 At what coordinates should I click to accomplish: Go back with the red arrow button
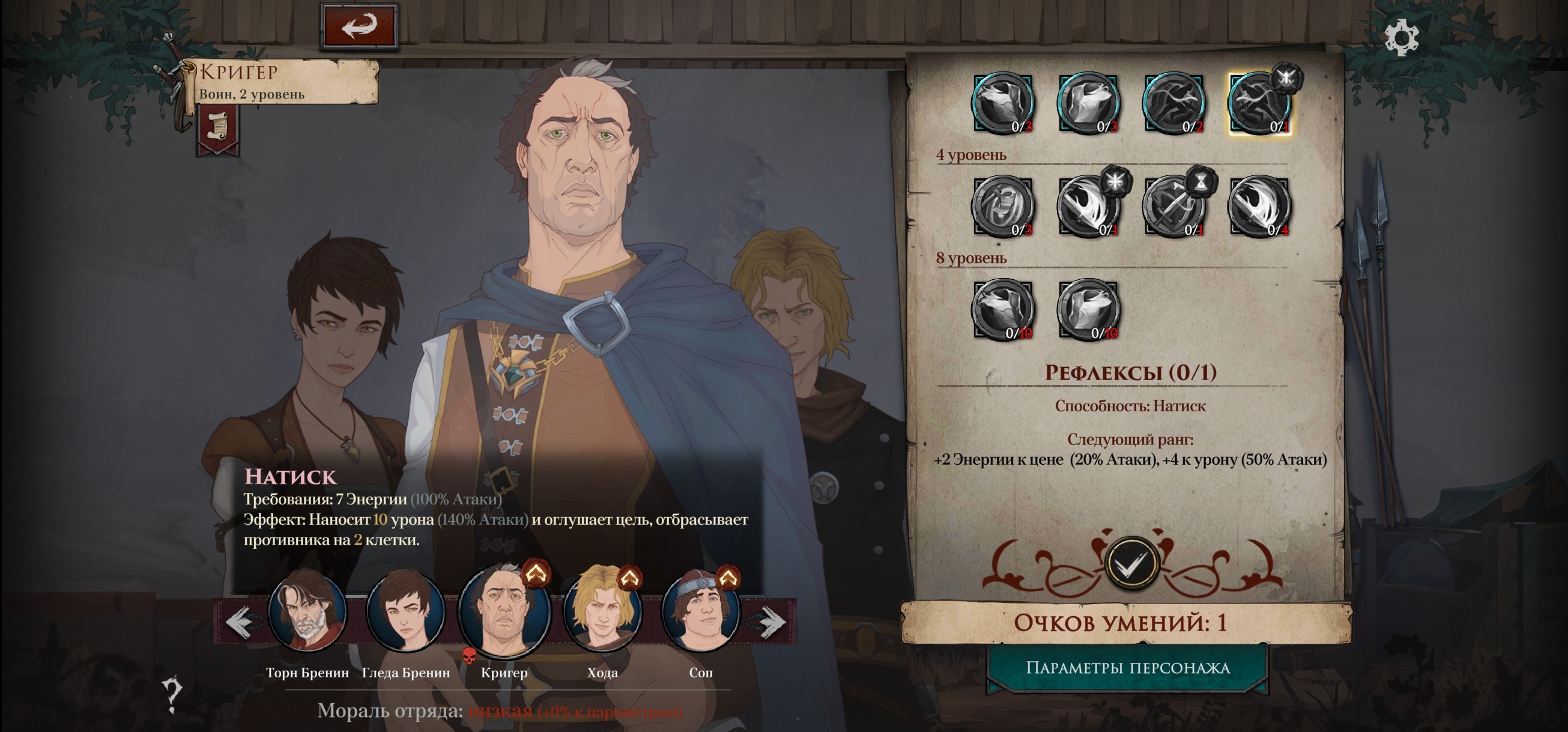pos(359,26)
